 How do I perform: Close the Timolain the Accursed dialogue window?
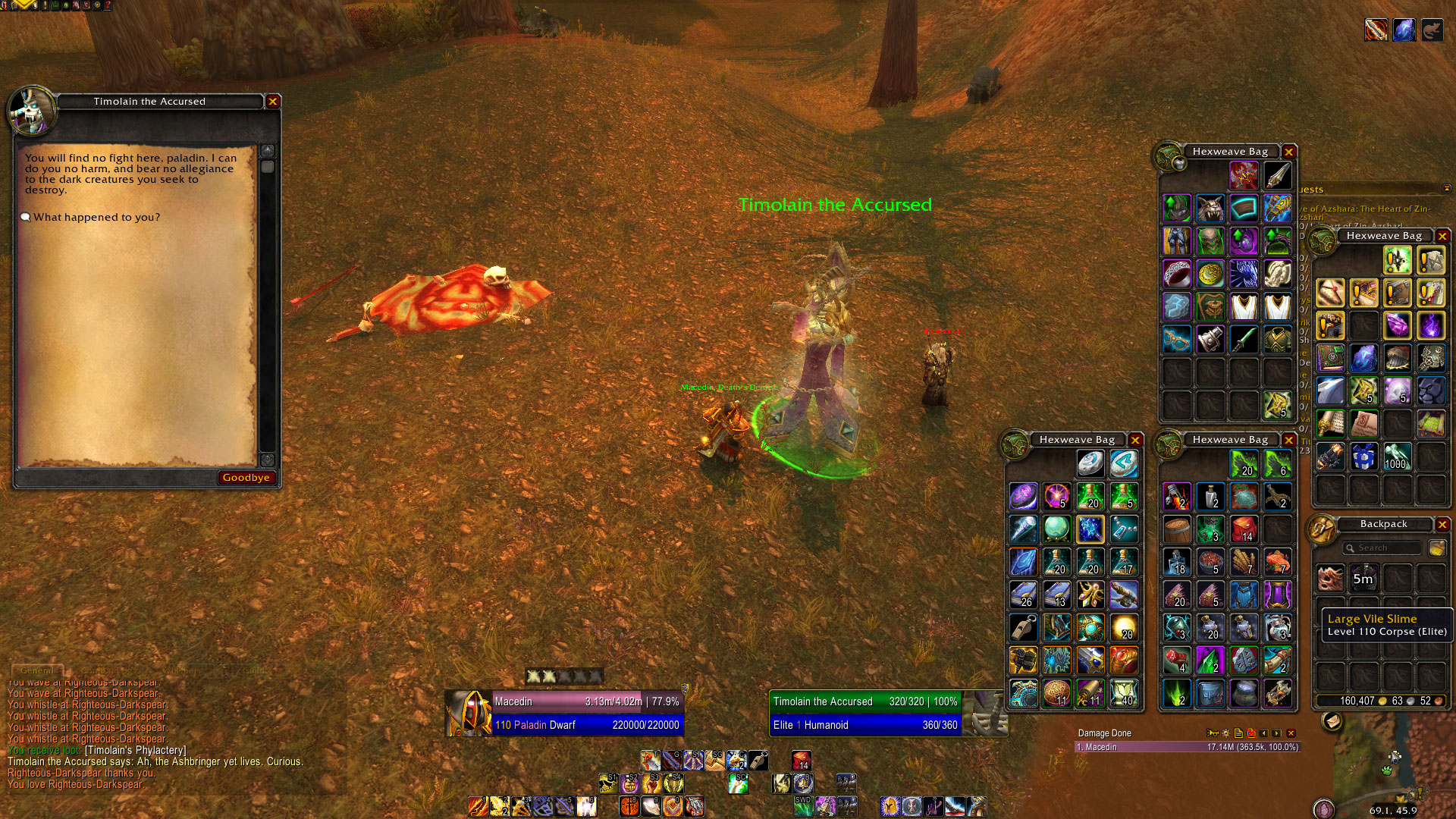point(273,101)
